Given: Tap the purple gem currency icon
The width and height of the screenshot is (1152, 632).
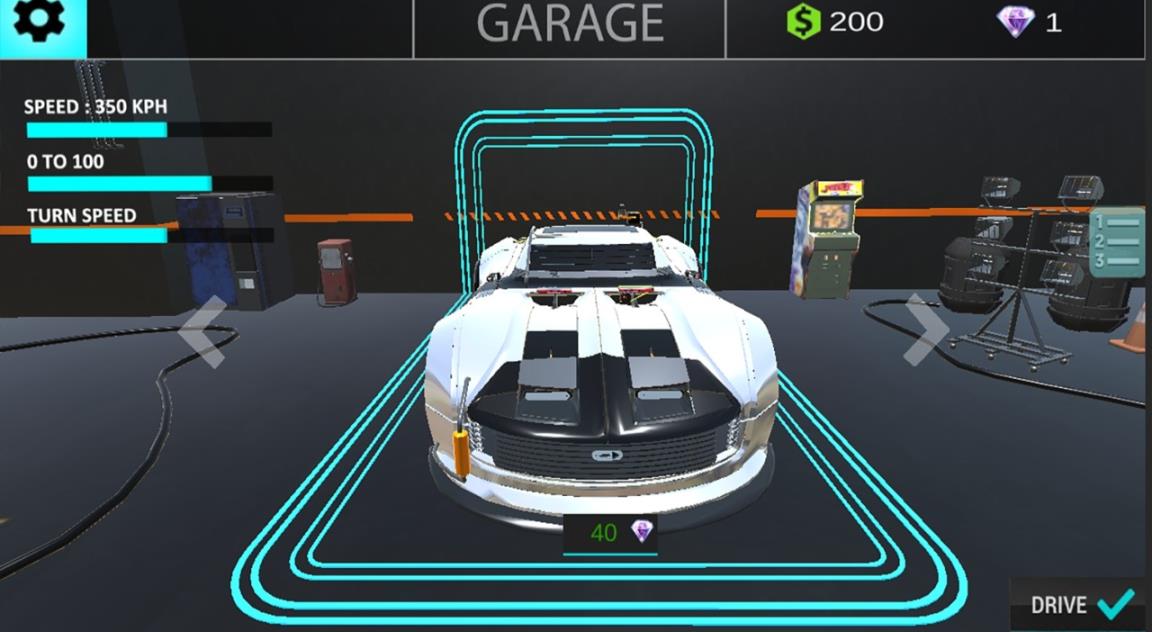Looking at the screenshot, I should click(x=1015, y=22).
